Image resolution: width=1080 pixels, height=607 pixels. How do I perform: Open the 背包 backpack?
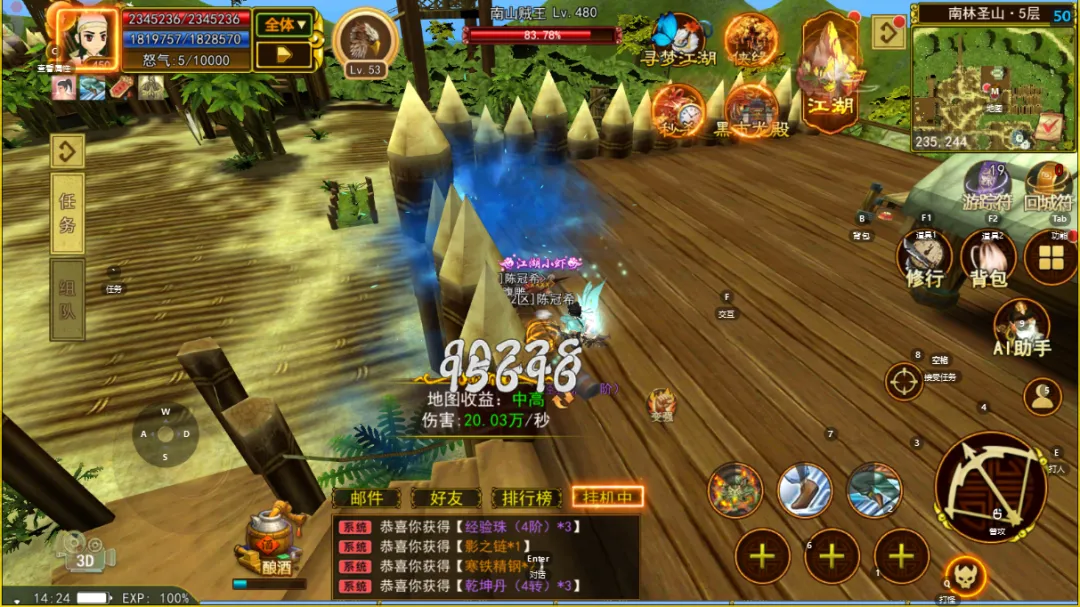988,259
